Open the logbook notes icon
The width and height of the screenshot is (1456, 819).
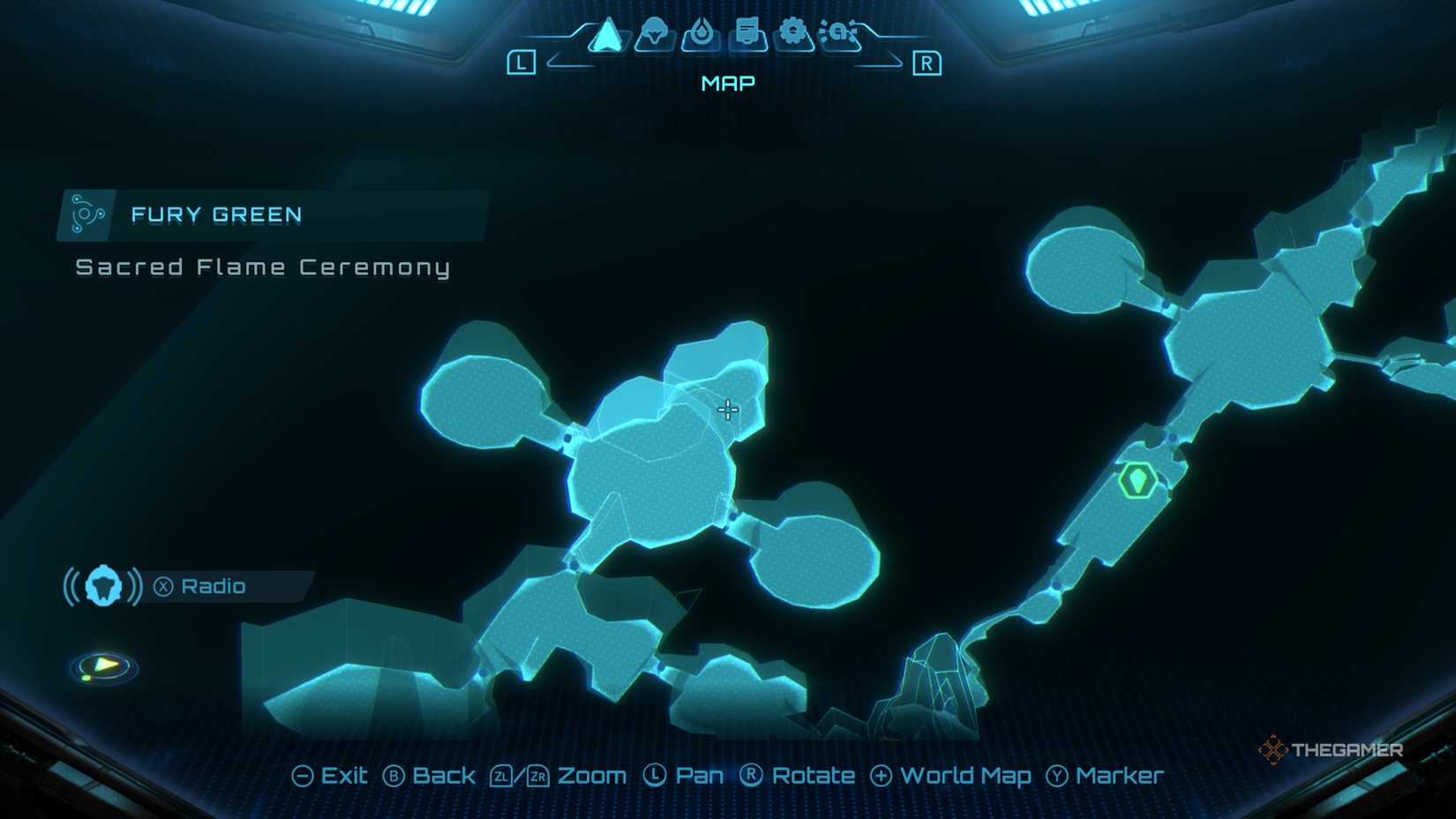(x=747, y=31)
